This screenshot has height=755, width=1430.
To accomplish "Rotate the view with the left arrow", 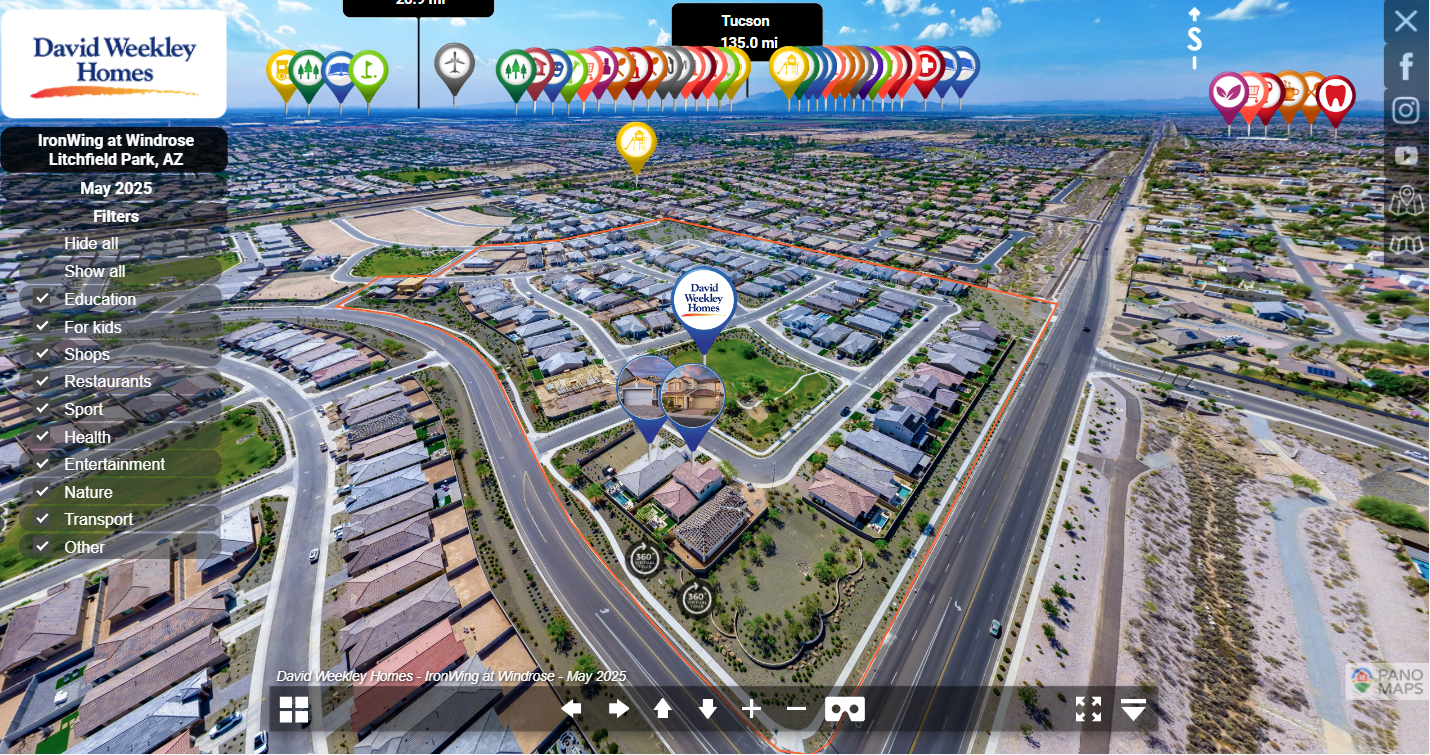I will (x=571, y=709).
